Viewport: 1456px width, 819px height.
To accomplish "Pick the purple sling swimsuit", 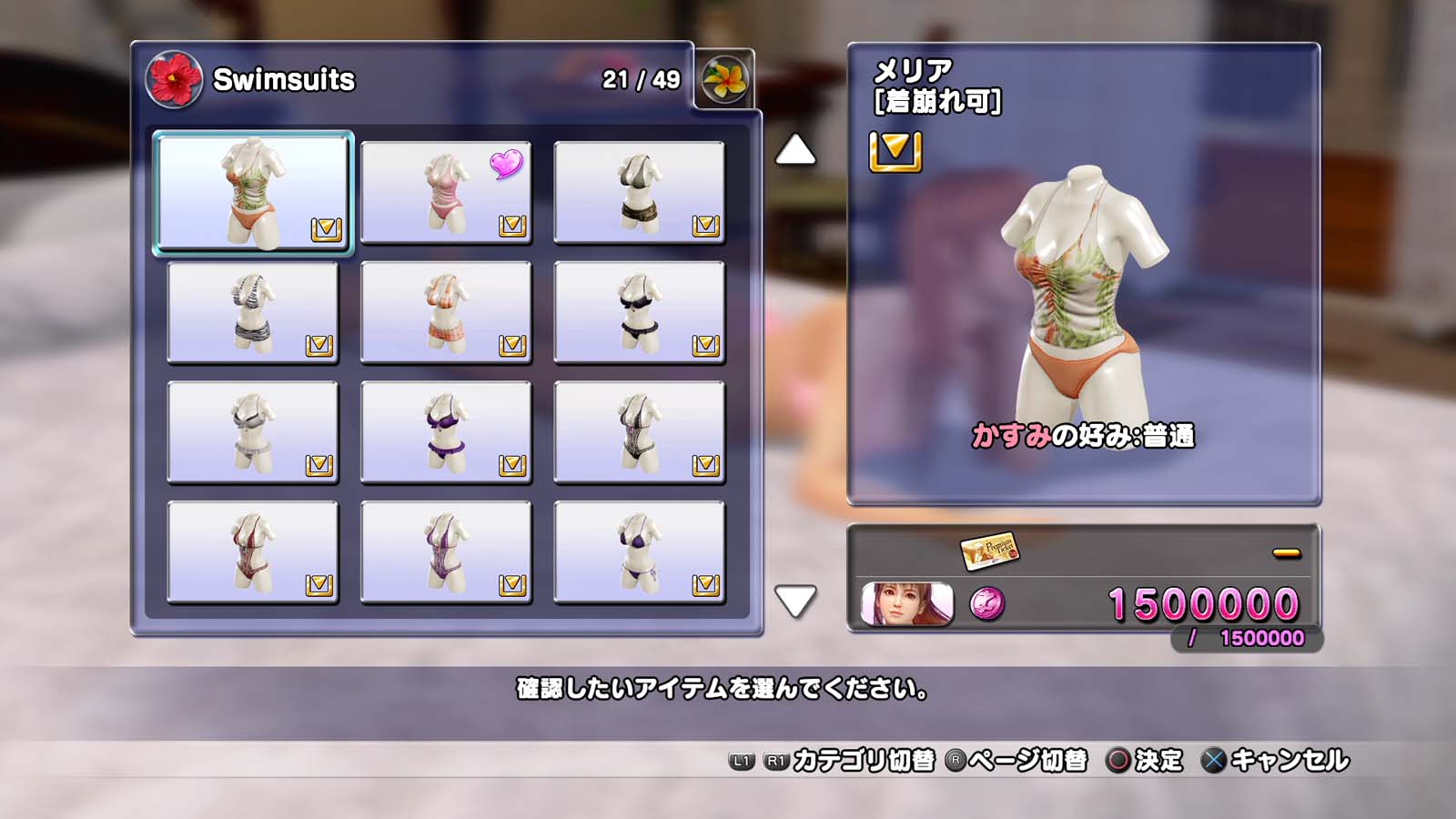I will coord(446,552).
